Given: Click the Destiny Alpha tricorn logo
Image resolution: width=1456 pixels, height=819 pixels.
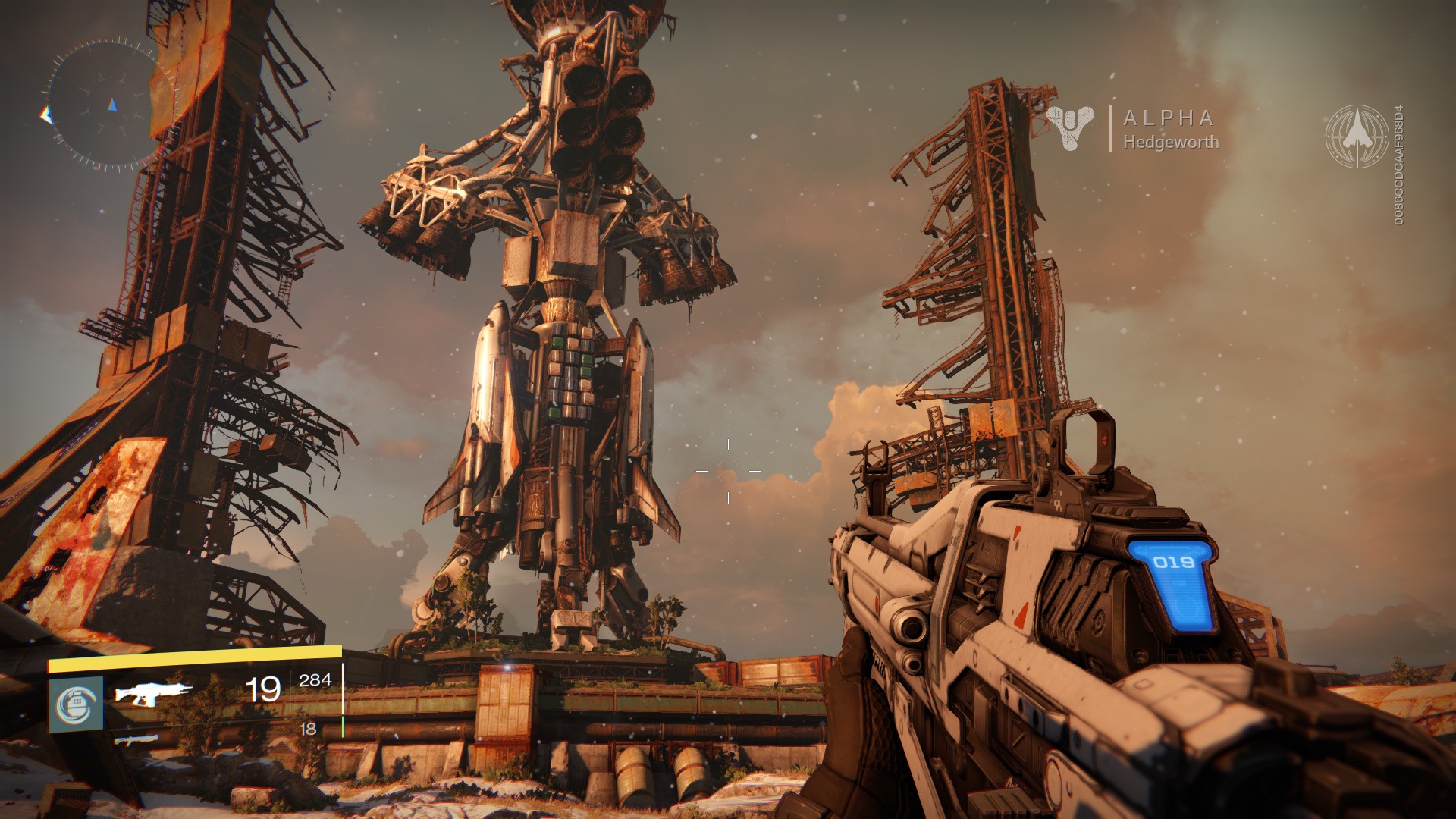Looking at the screenshot, I should [1070, 127].
